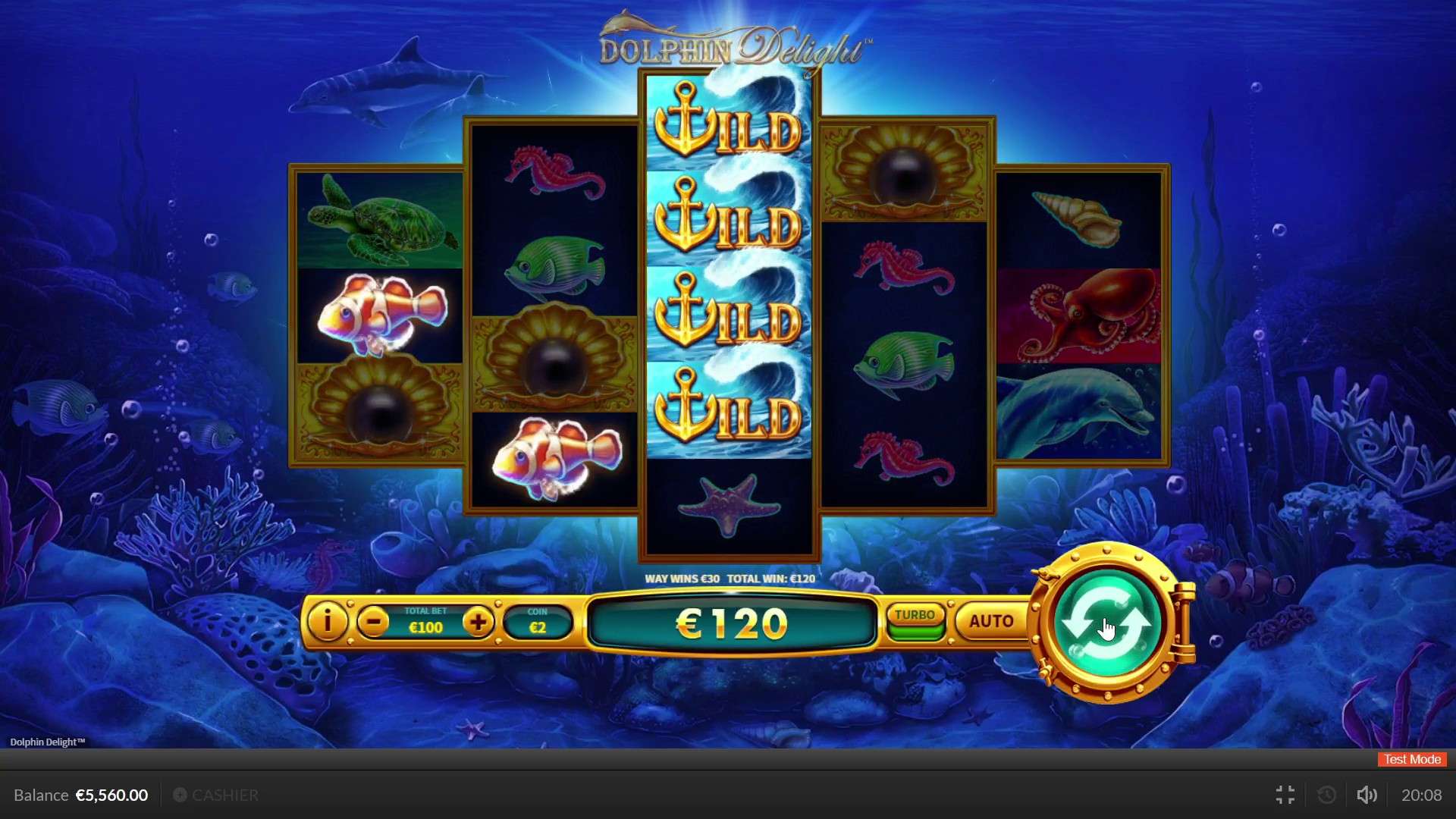Screen dimensions: 1456x819
Task: Open game info via the i button
Action: 328,622
